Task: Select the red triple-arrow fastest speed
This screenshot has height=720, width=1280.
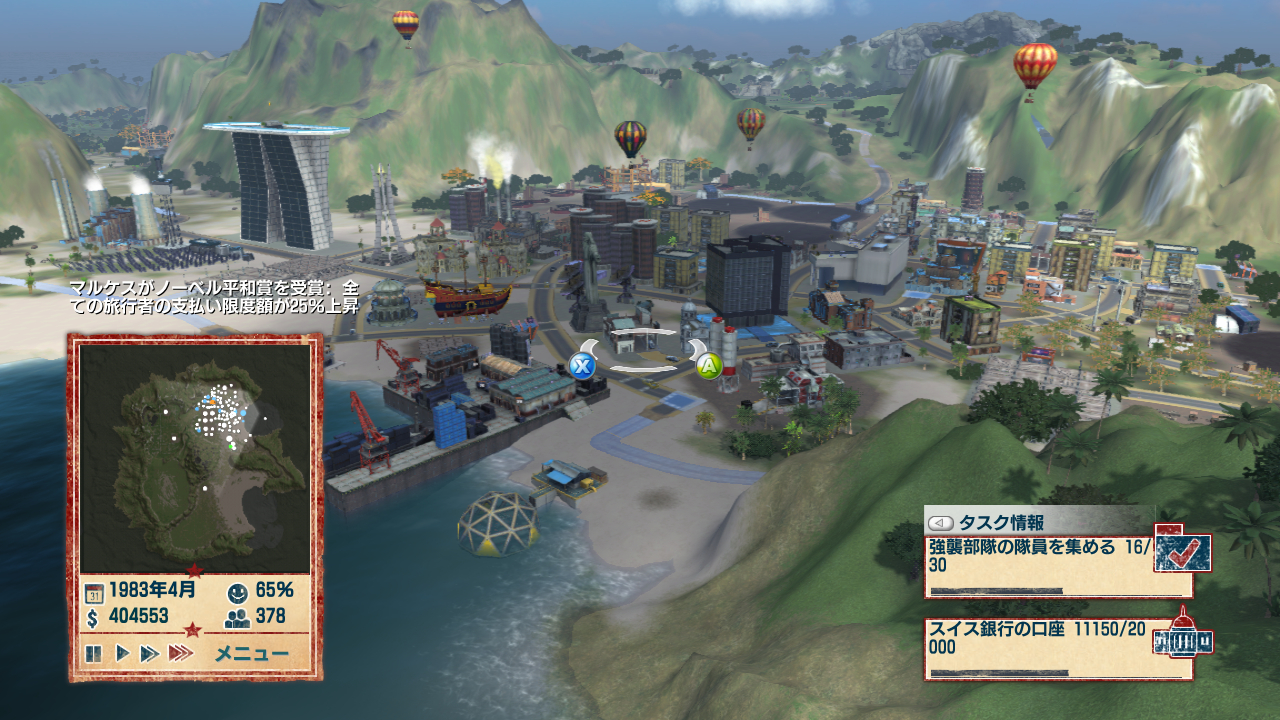Action: tap(181, 654)
